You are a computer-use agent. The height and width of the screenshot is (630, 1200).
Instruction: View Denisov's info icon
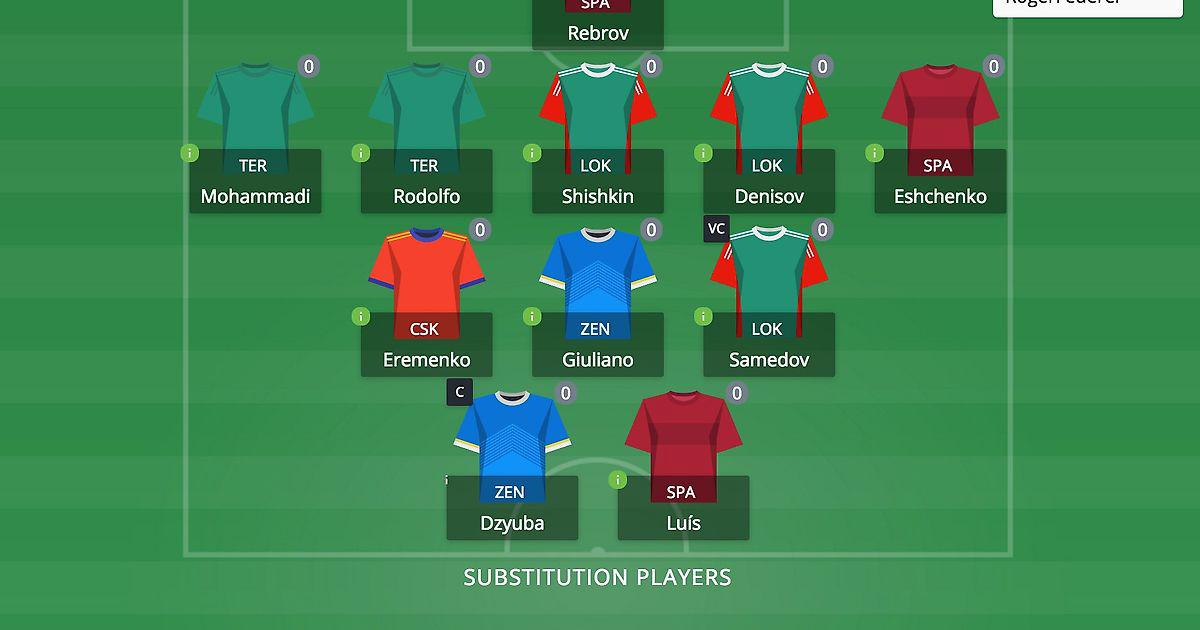[702, 153]
